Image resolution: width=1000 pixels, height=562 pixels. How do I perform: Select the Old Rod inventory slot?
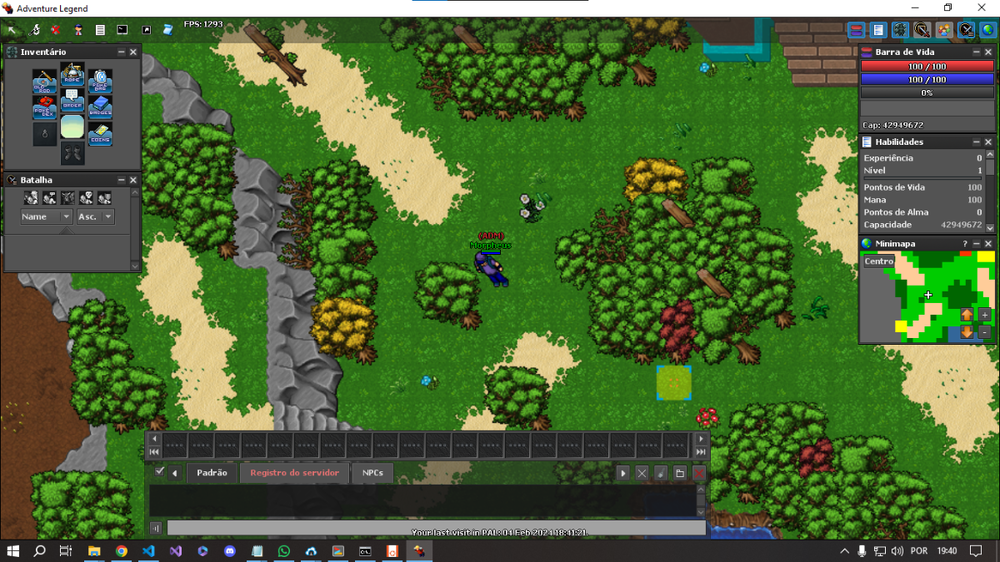coord(45,81)
